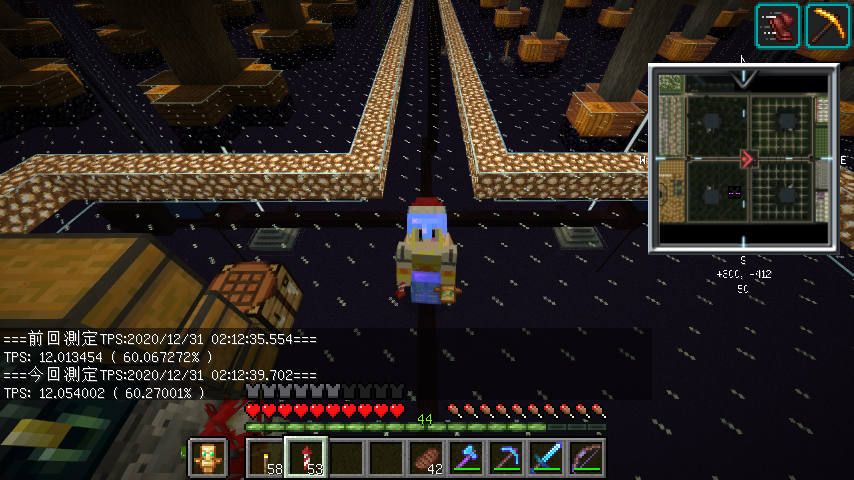Image resolution: width=854 pixels, height=480 pixels.
Task: Select the enchanted axe hotbar slot
Action: [466, 458]
